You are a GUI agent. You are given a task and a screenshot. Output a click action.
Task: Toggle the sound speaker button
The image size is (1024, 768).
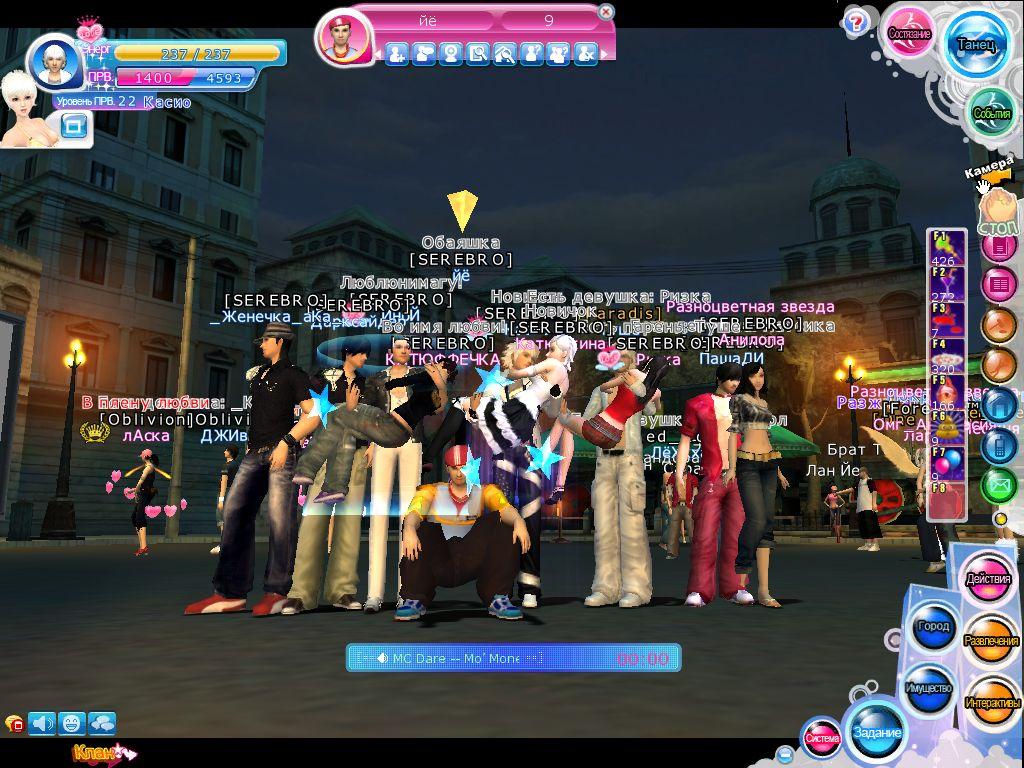(43, 722)
